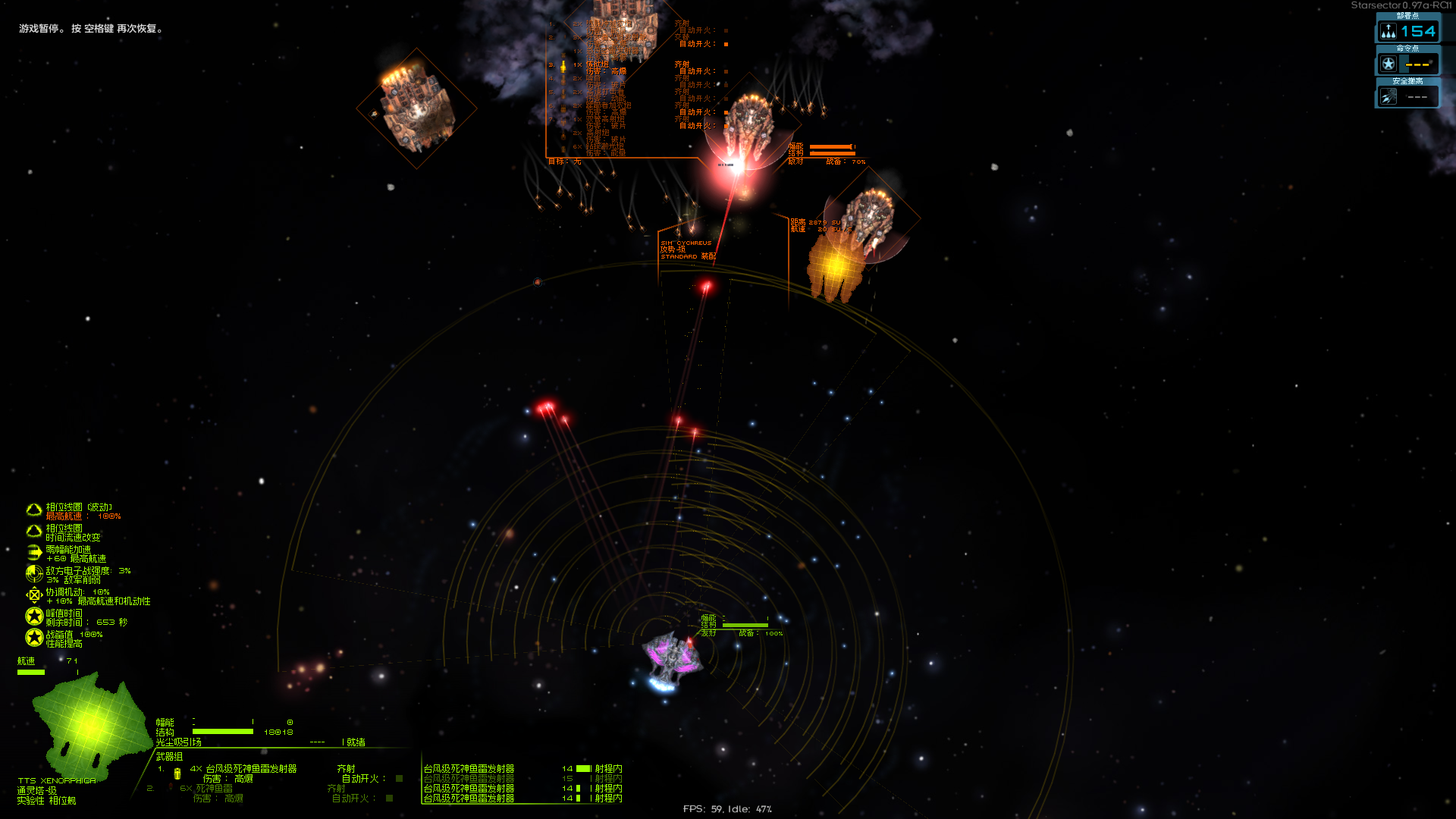Click the 相位线圈 (波动) phase coil icon

click(34, 510)
